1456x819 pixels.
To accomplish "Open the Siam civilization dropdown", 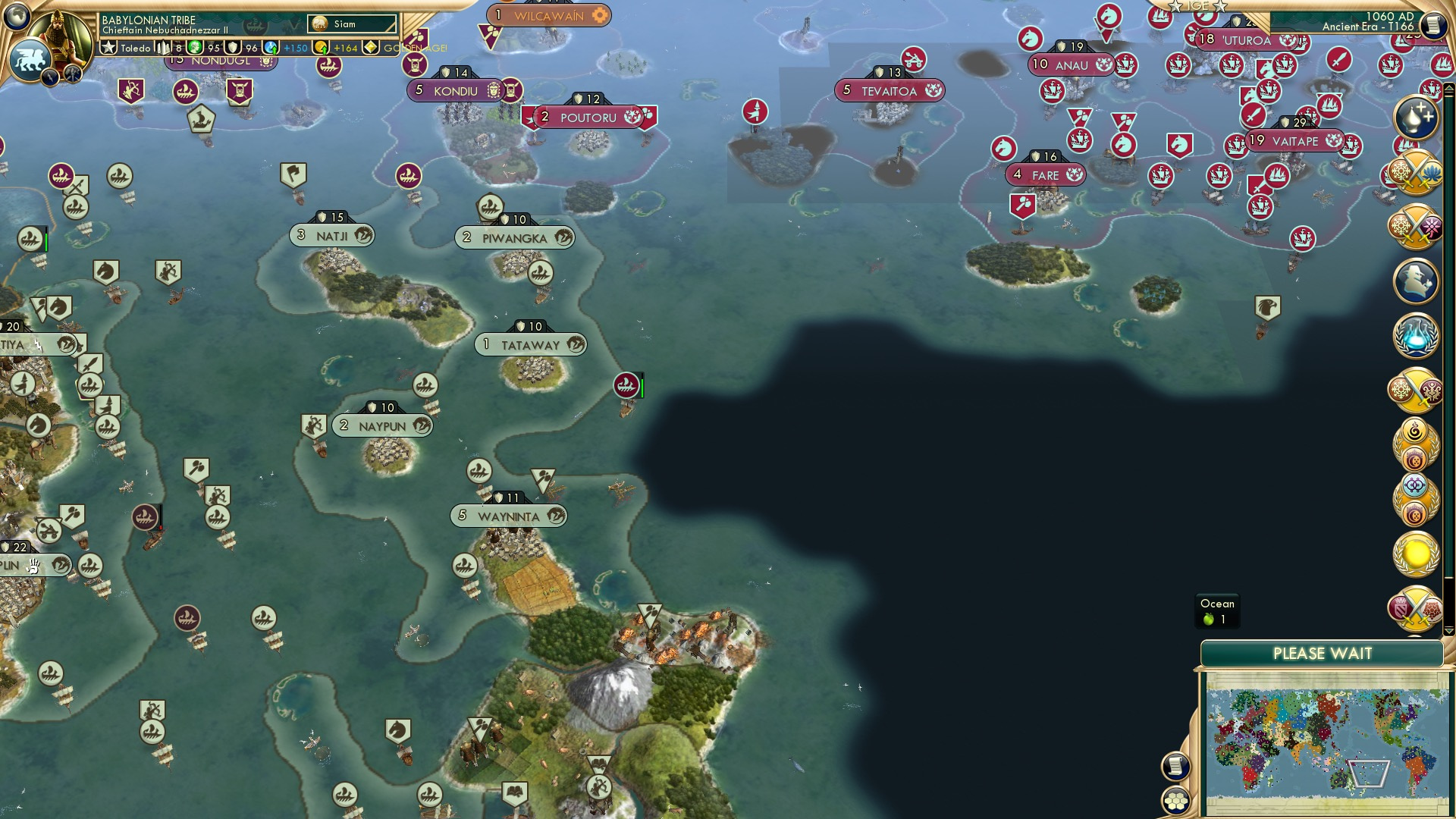I will click(x=351, y=24).
